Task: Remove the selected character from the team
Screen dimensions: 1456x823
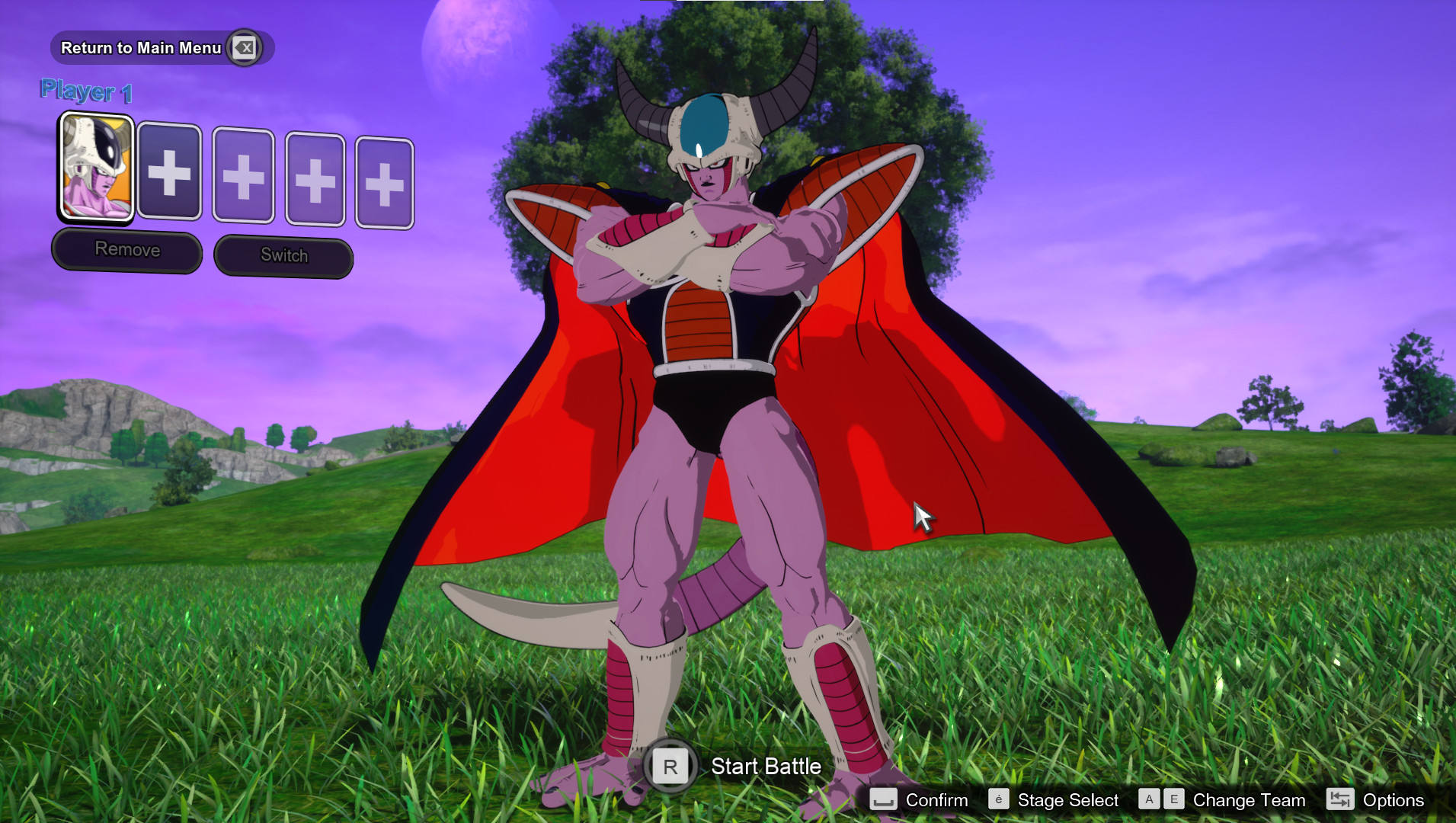Action: click(126, 249)
